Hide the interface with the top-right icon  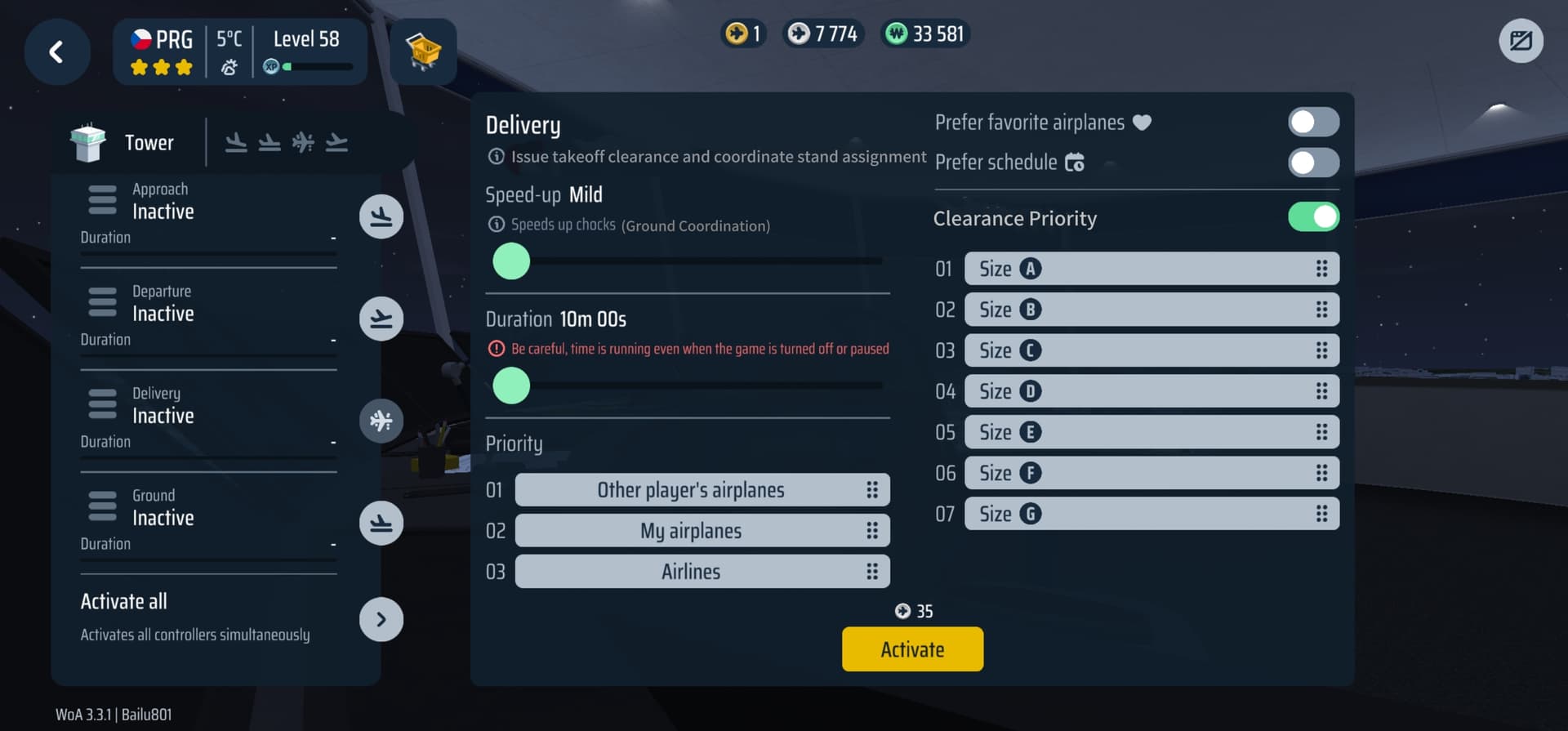(1521, 41)
